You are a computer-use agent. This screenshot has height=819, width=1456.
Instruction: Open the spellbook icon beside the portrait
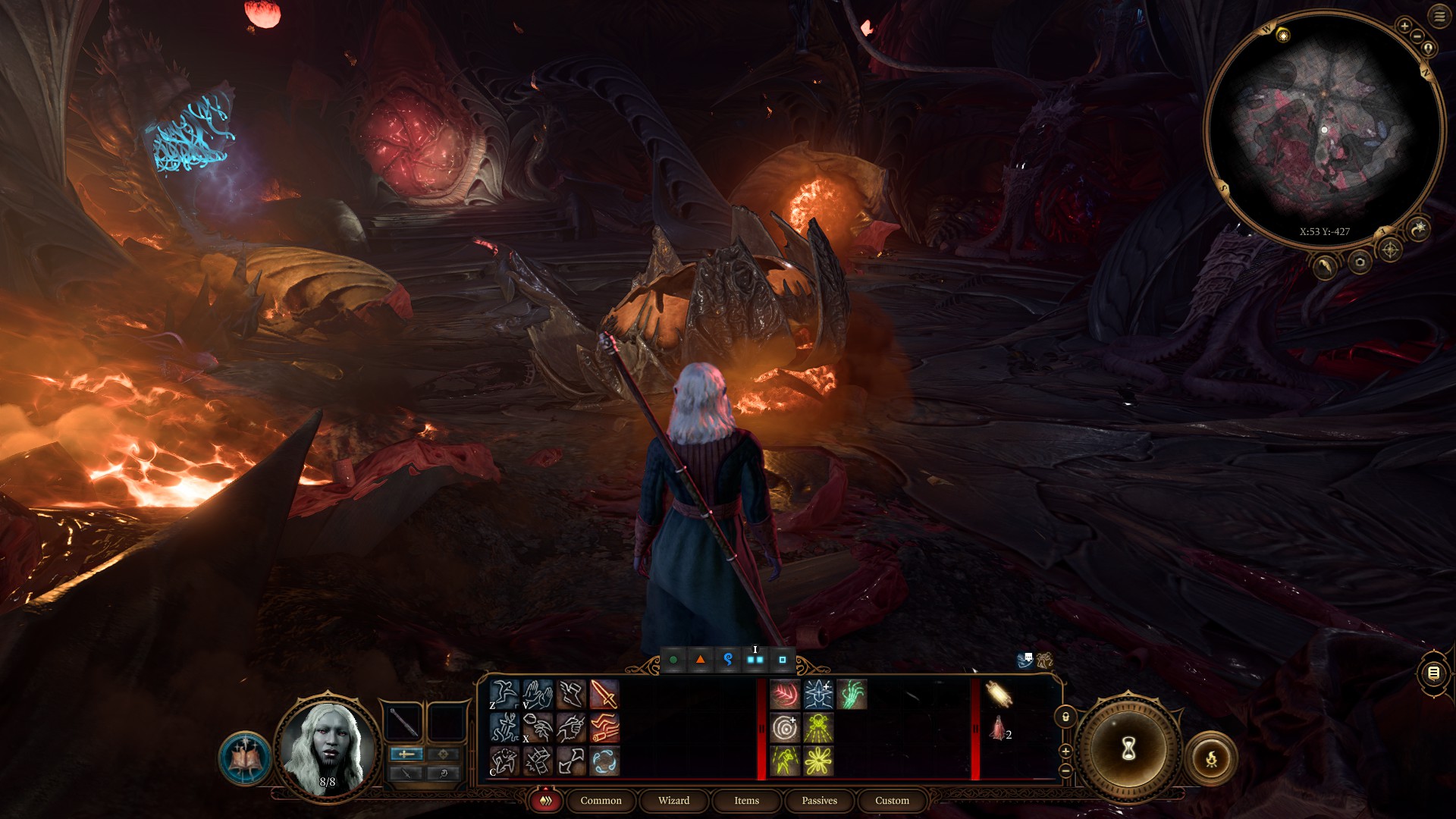point(244,757)
